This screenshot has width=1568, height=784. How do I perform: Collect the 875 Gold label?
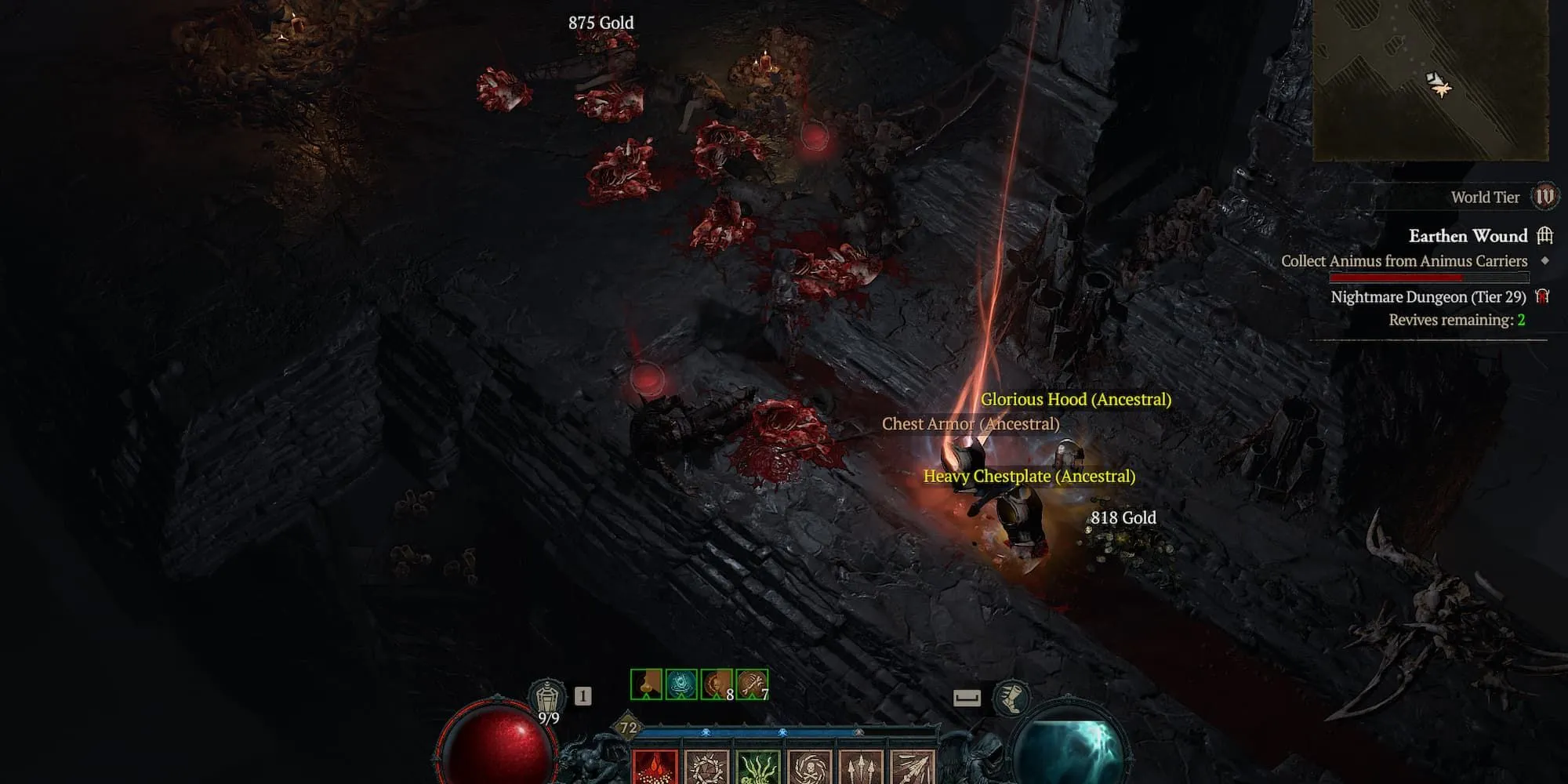pyautogui.click(x=601, y=23)
